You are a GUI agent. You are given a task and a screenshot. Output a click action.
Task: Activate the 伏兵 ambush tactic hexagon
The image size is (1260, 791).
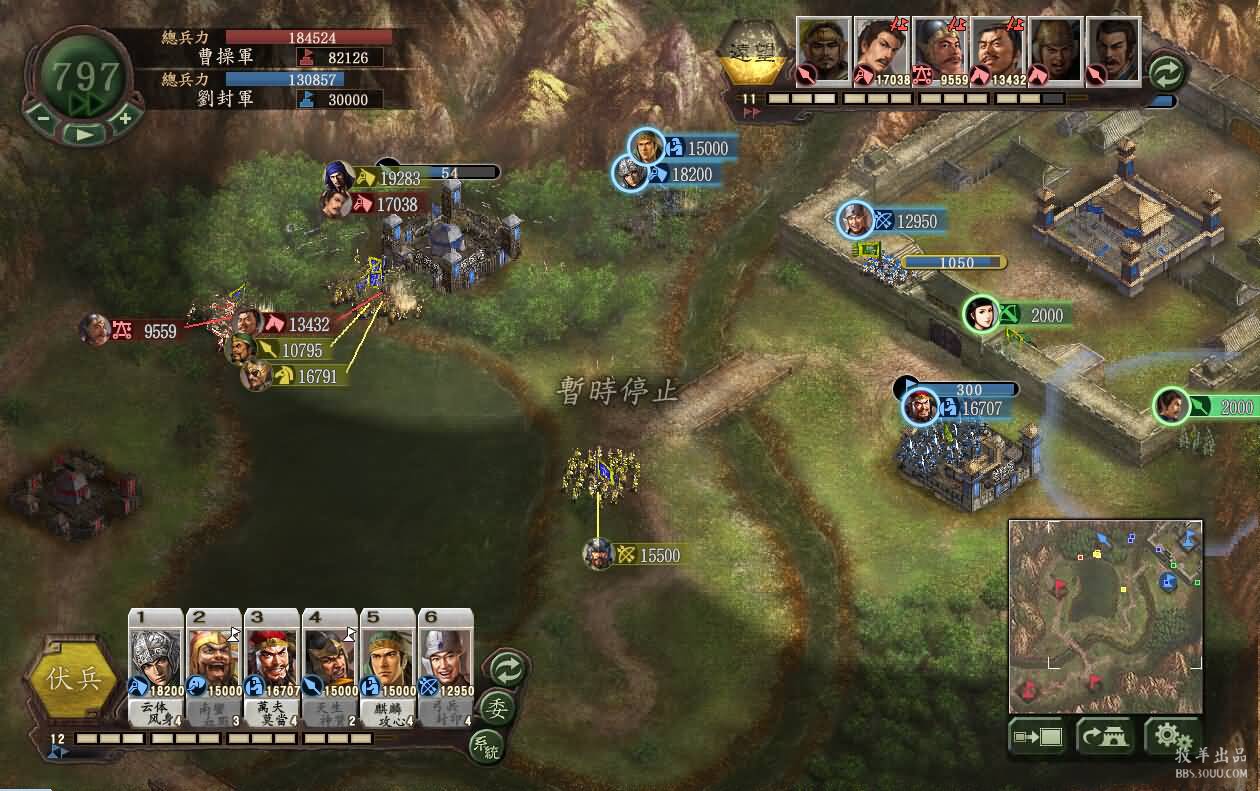(x=75, y=679)
